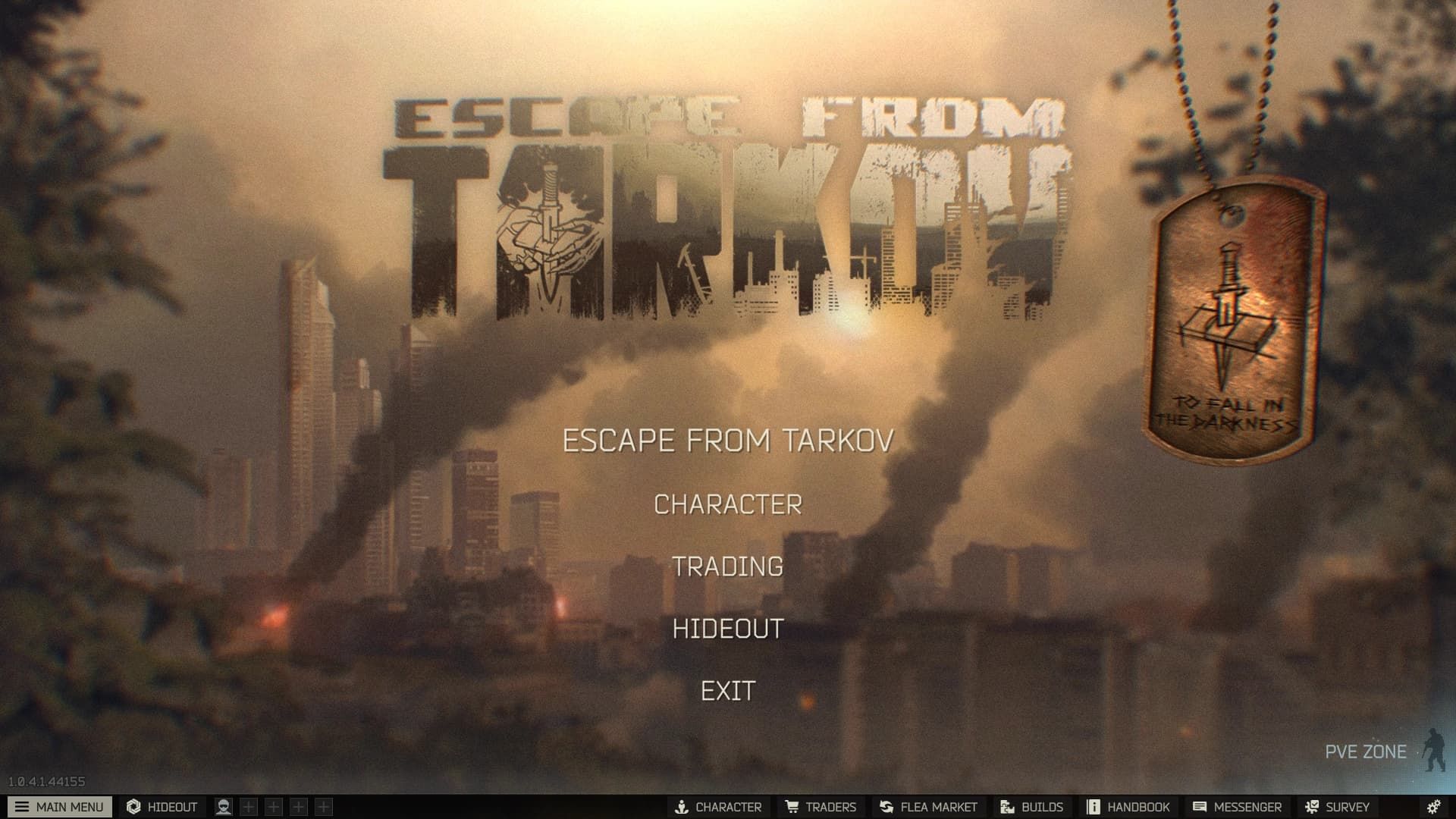
Task: Click ESCAPE FROM TARKOV to start a raid
Action: coord(727,439)
